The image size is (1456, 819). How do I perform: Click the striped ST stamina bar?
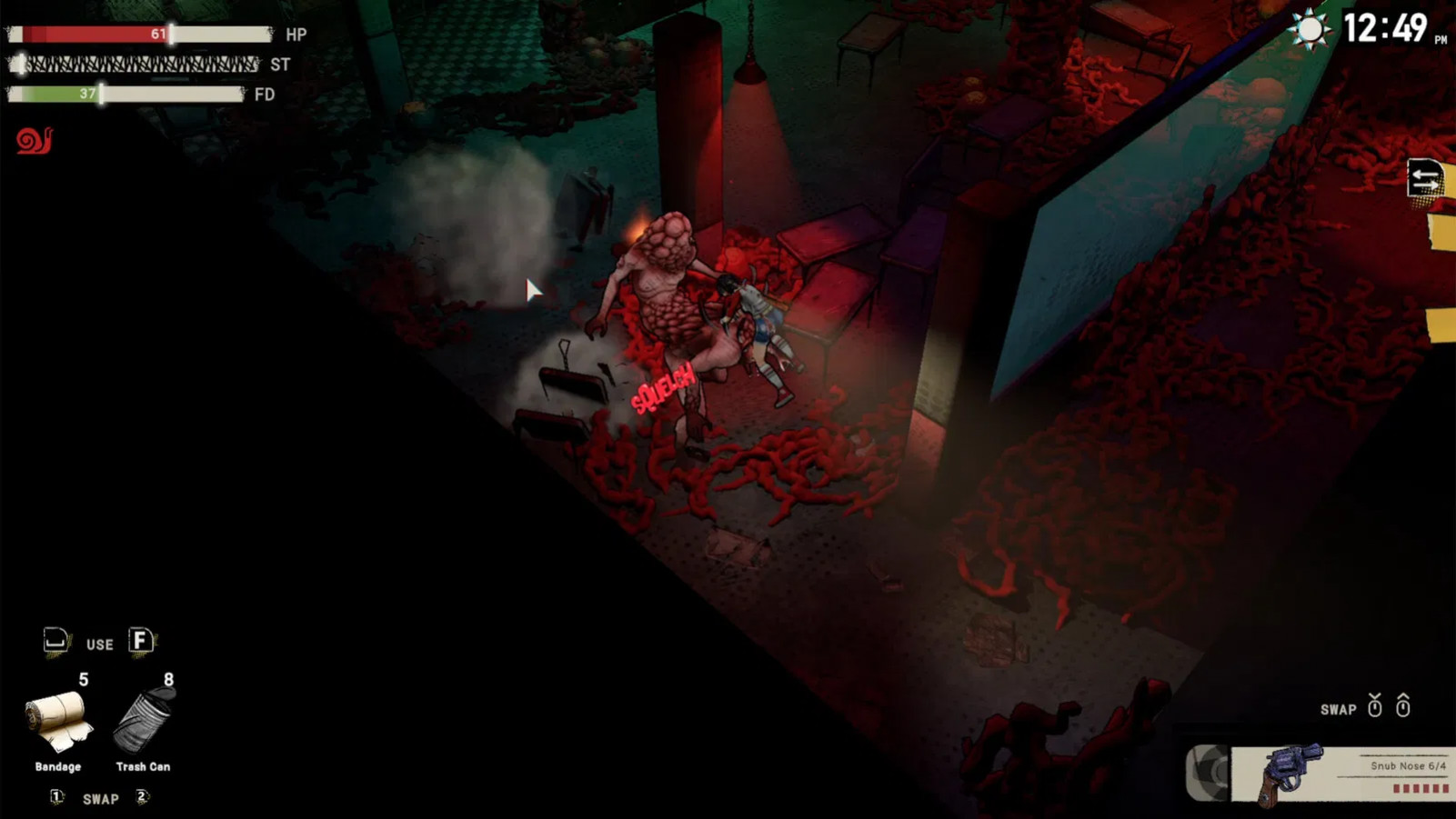(x=132, y=65)
